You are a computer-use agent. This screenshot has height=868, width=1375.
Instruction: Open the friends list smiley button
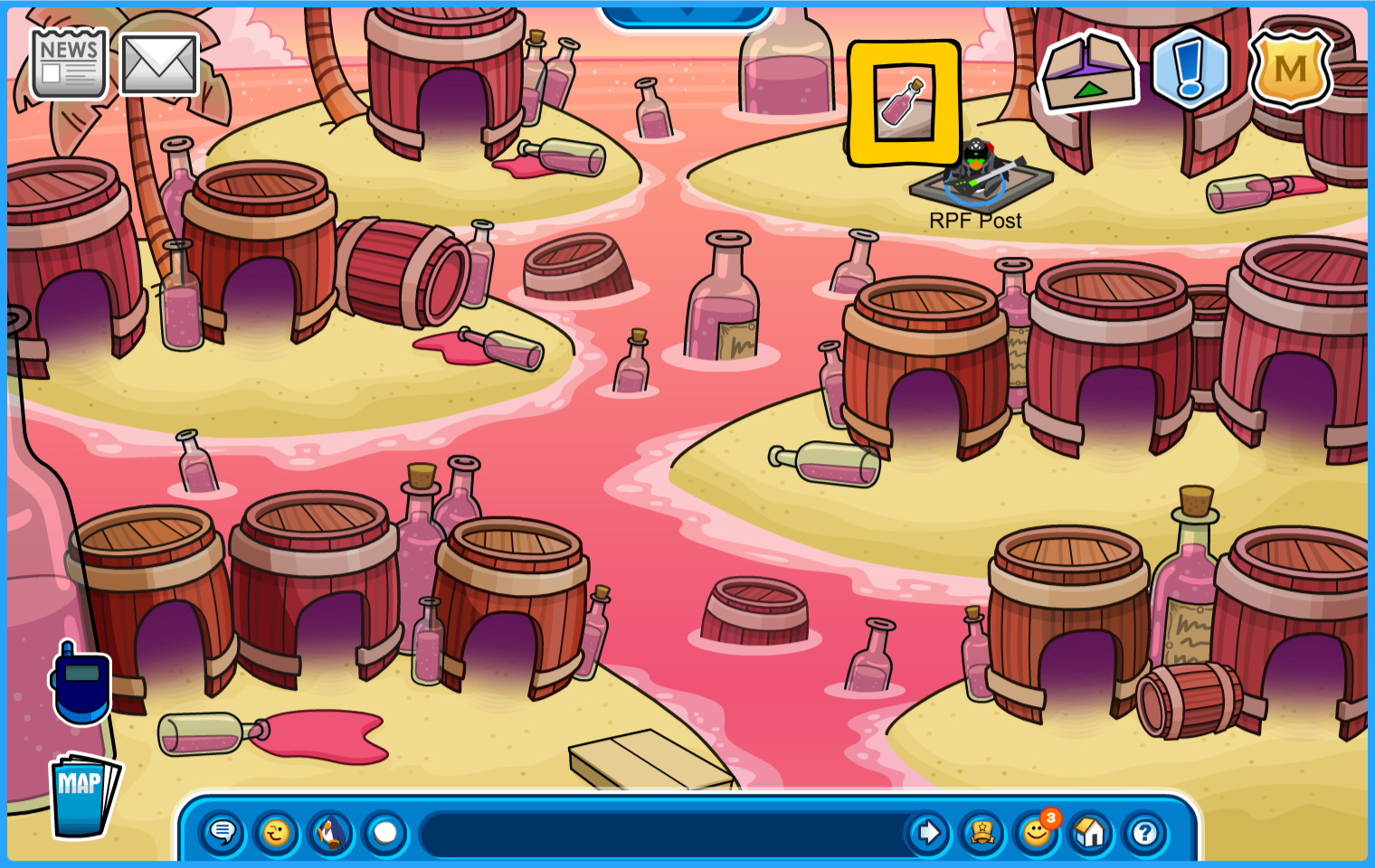tap(1037, 832)
